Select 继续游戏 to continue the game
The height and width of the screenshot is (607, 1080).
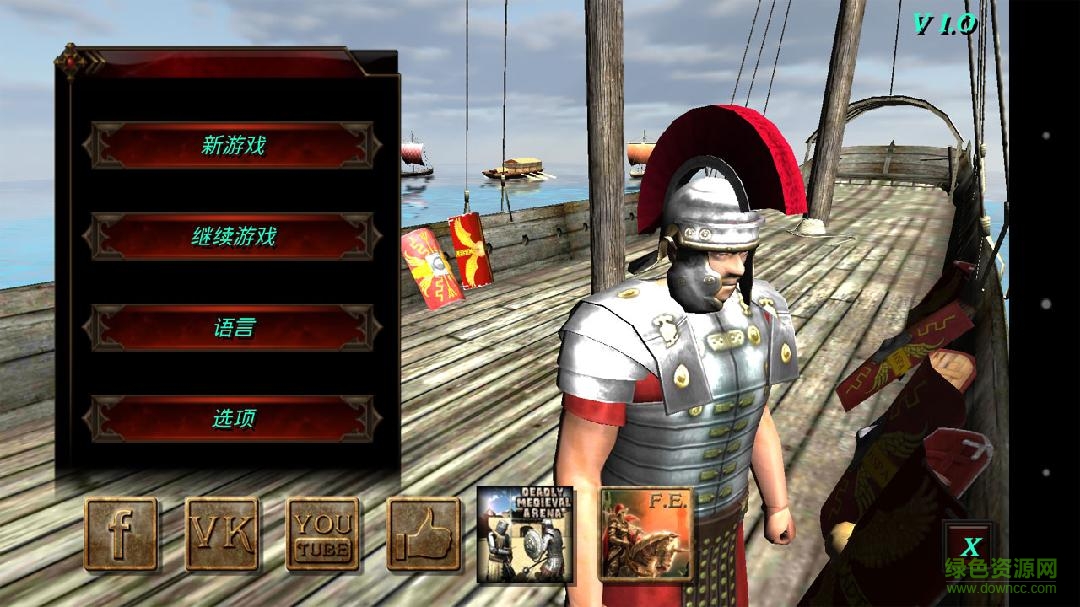coord(232,237)
